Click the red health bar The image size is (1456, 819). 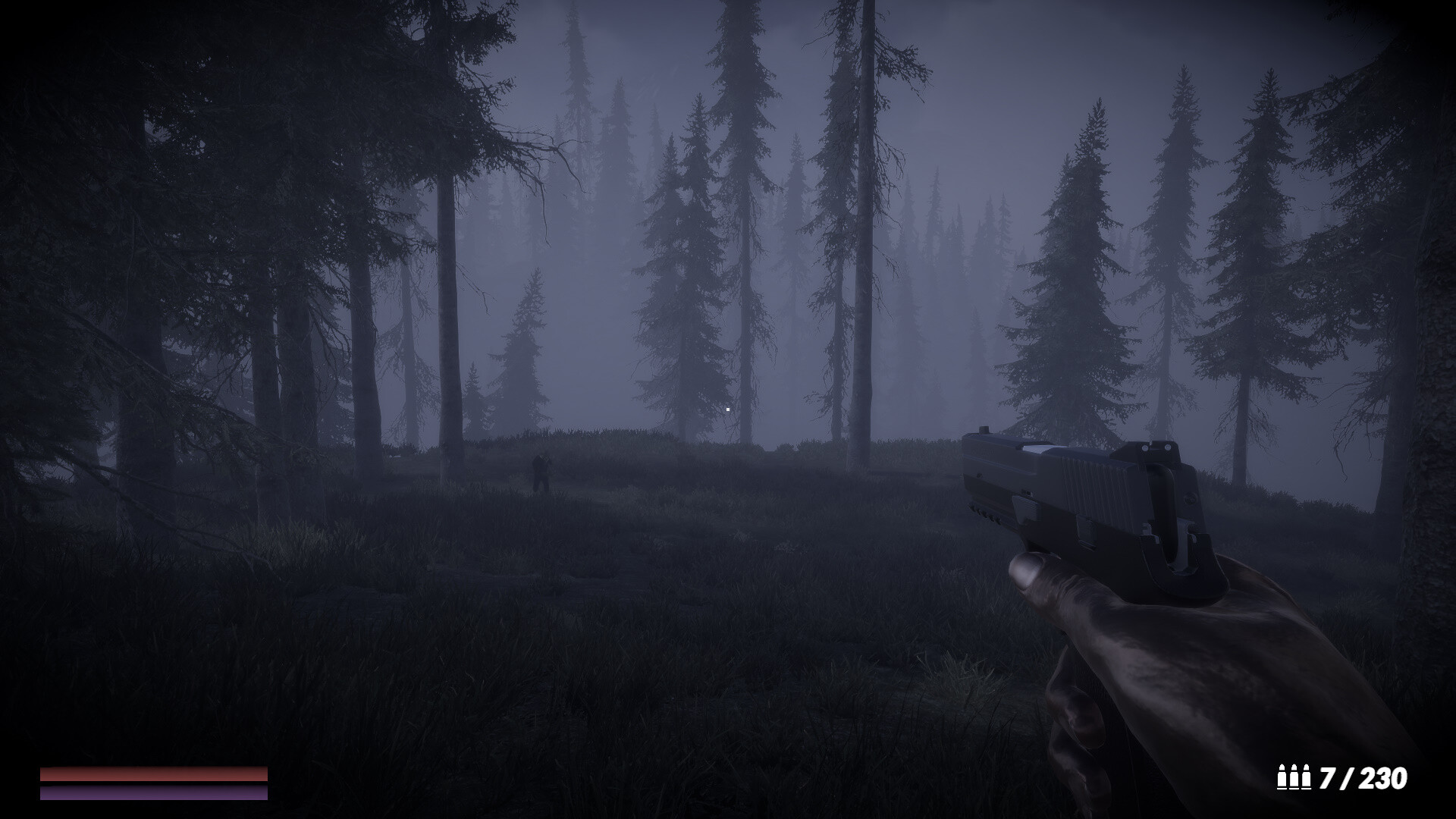click(x=152, y=773)
